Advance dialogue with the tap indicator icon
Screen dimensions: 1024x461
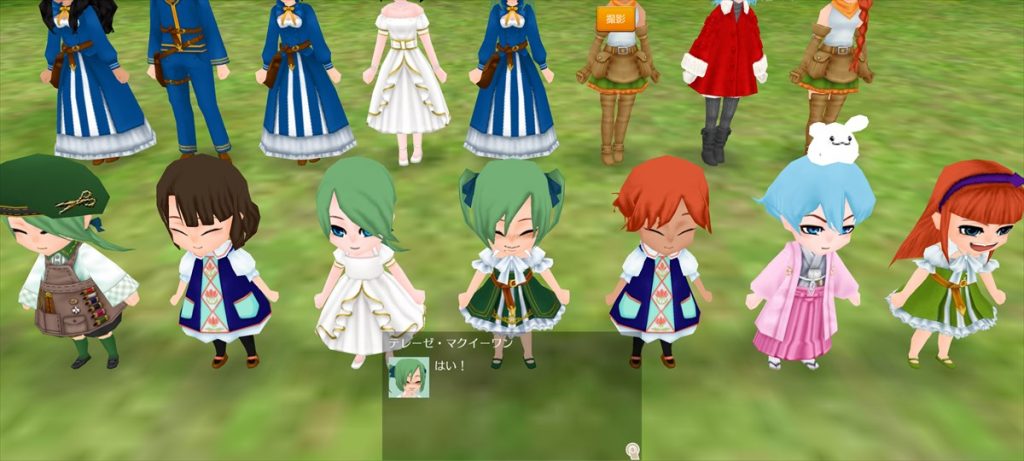[x=632, y=450]
